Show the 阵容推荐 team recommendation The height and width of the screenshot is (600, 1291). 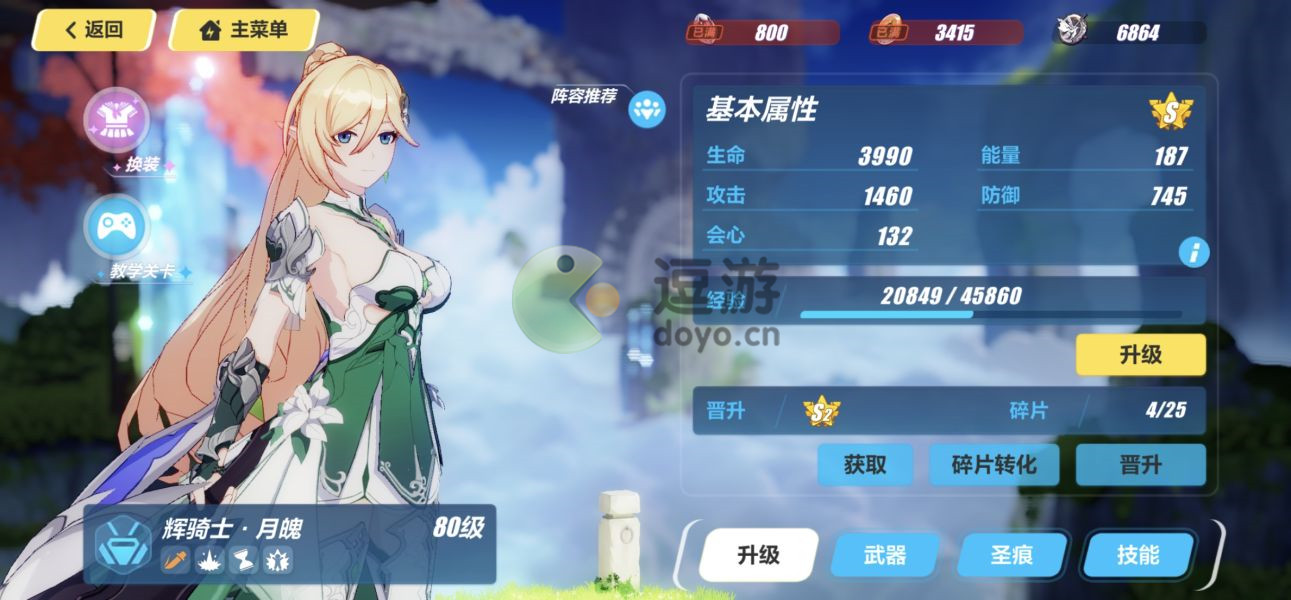point(647,109)
